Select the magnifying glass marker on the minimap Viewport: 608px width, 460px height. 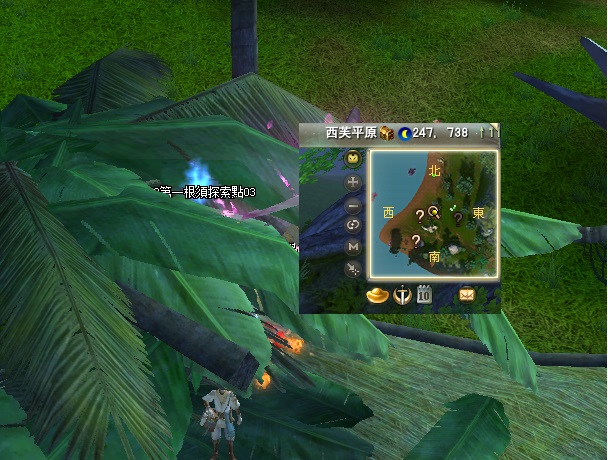click(434, 212)
